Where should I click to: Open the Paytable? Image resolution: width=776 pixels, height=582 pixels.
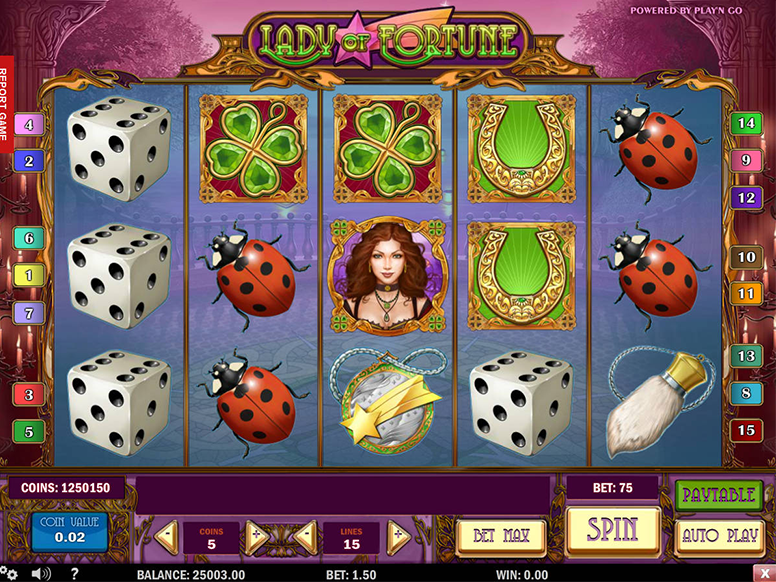point(717,495)
